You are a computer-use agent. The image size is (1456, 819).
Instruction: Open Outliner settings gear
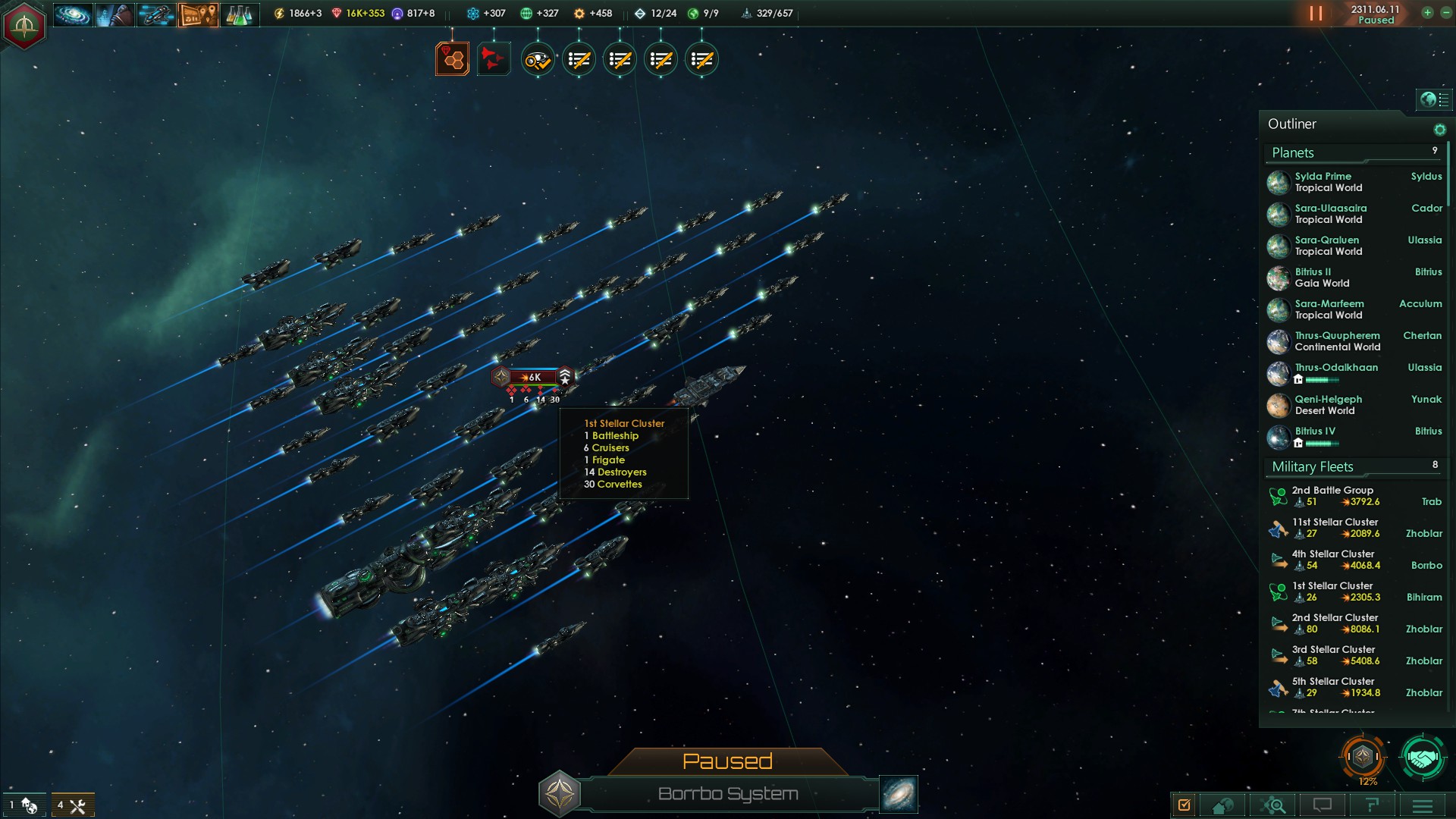click(x=1439, y=130)
